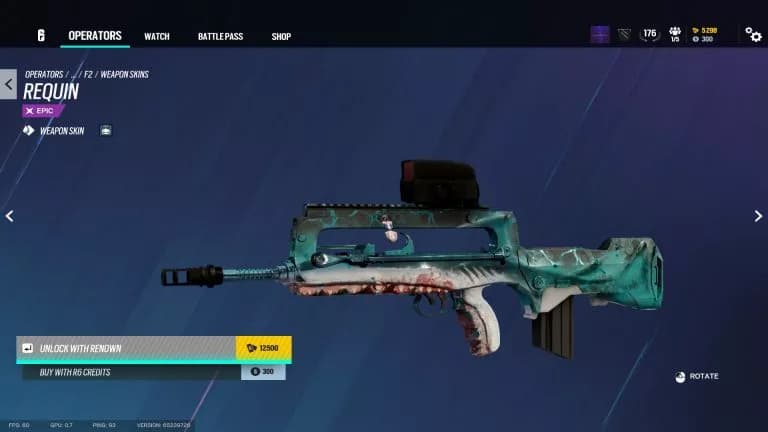View the clearance level 176 badge
The image size is (768, 432).
click(650, 34)
